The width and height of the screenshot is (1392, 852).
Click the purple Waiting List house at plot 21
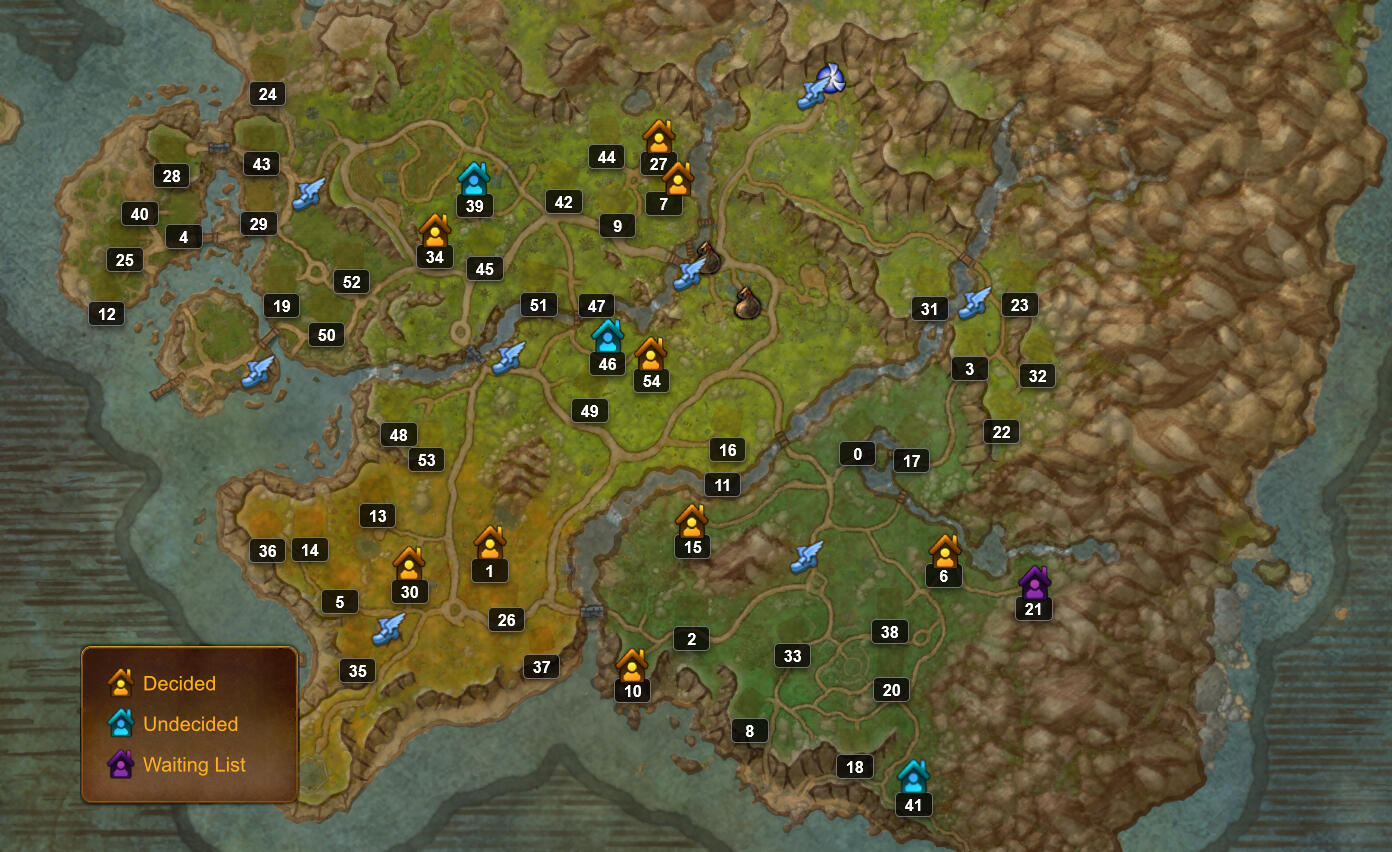1033,582
